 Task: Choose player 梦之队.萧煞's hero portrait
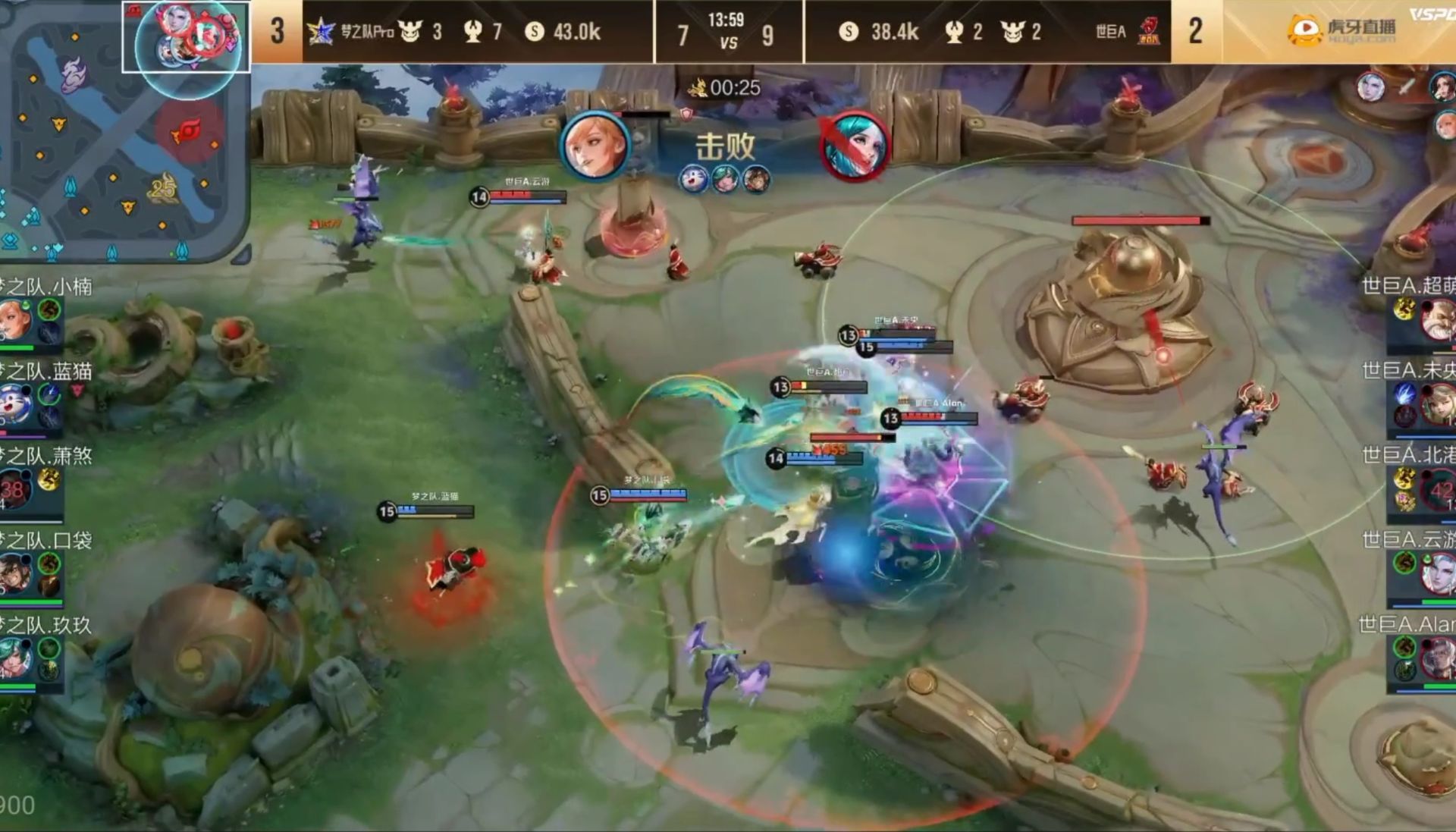coord(15,489)
